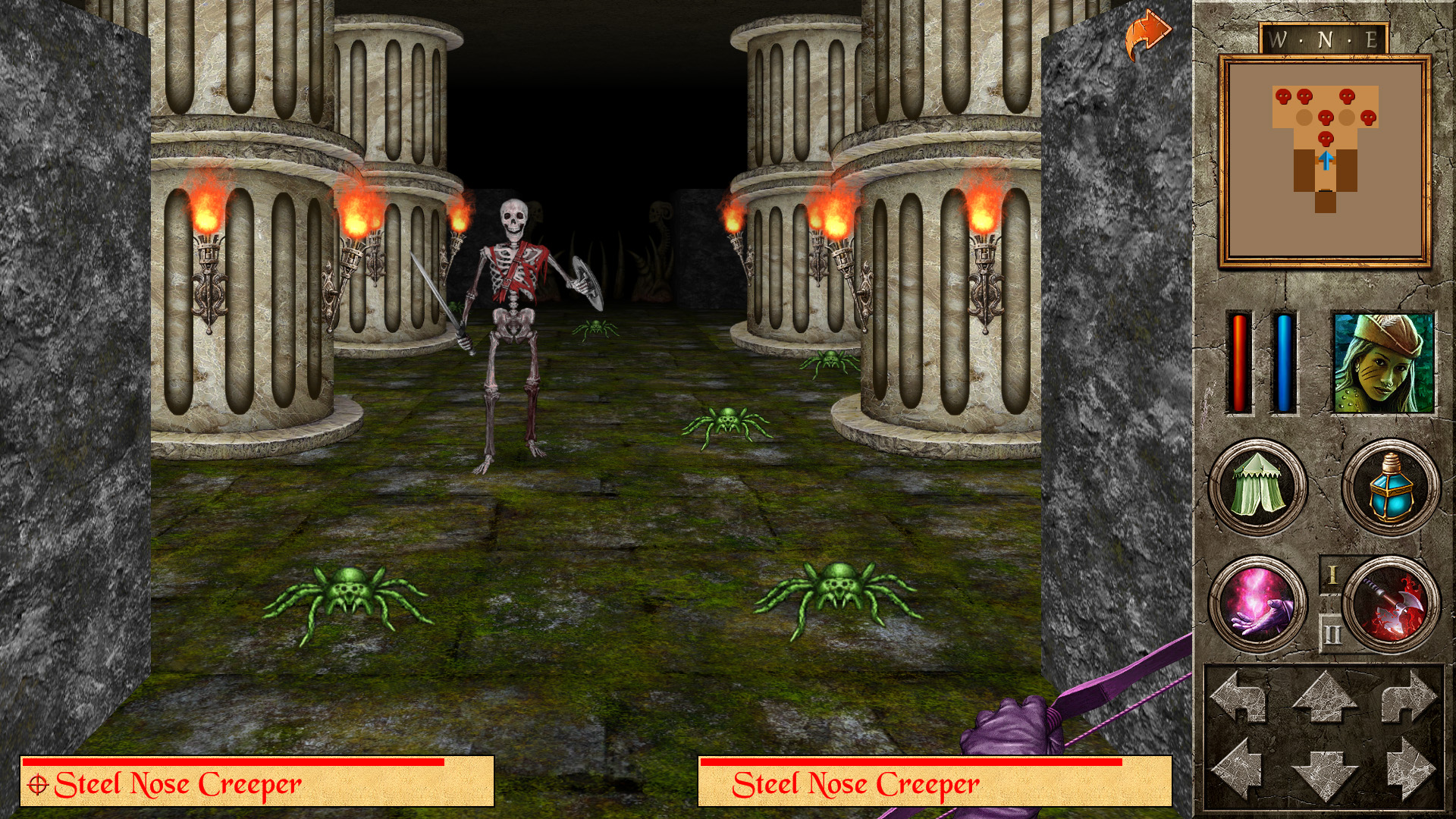Target the Steel Nose Creeper bar without crosshair

tap(934, 782)
